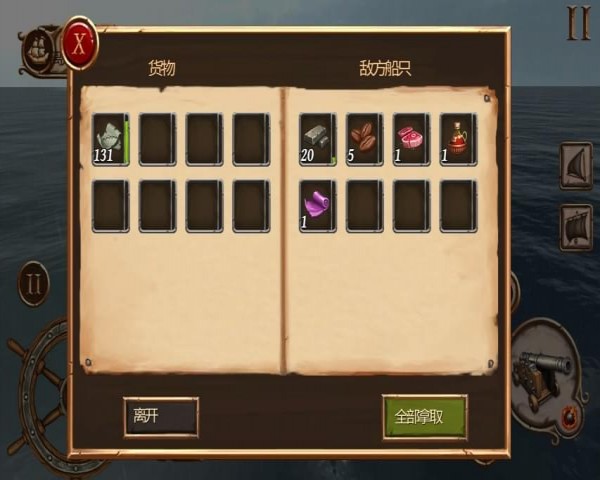600x480 pixels.
Task: Click the round pause button beside the wheel
Action: point(33,283)
